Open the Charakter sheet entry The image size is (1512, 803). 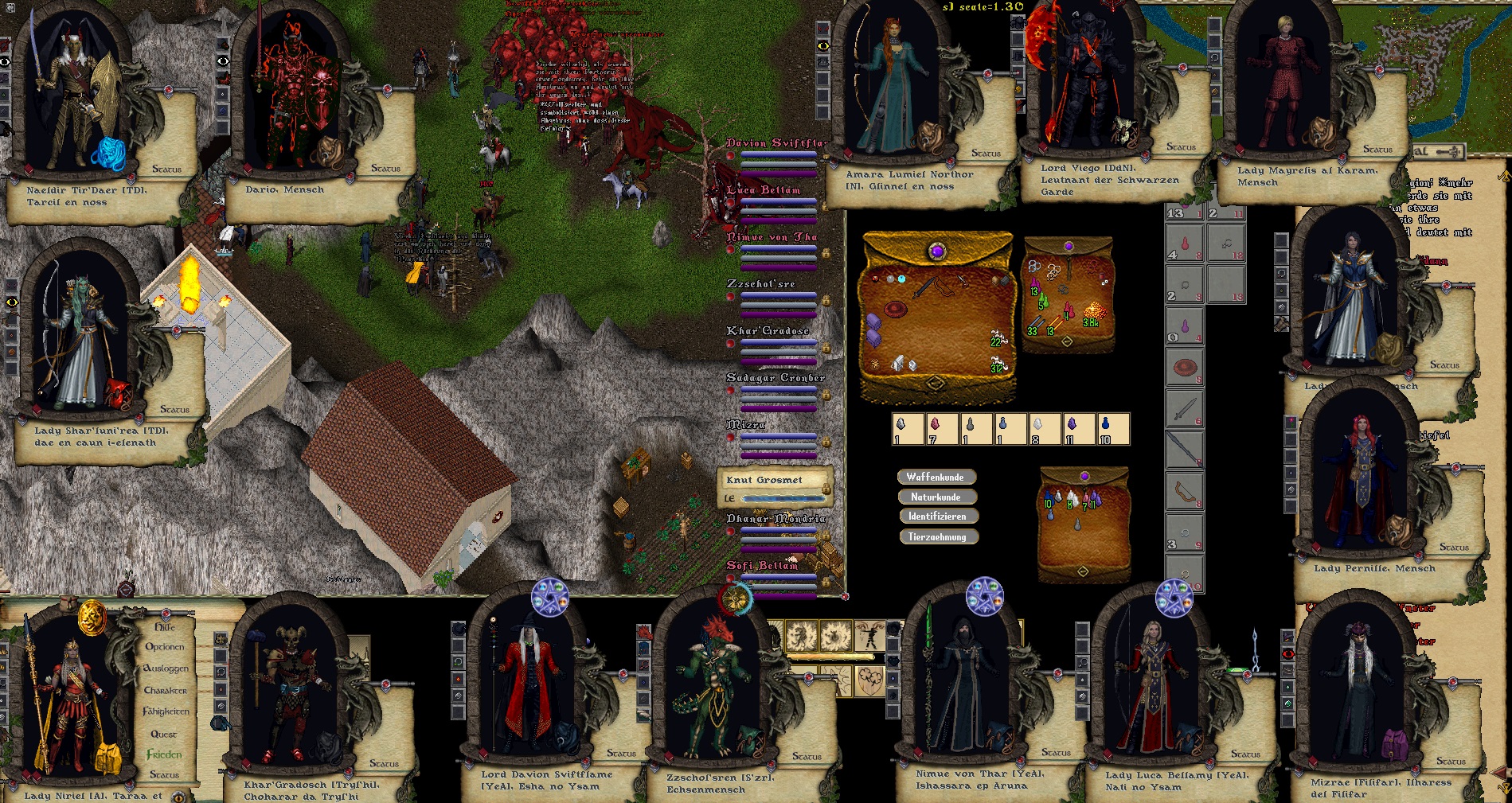click(x=166, y=690)
